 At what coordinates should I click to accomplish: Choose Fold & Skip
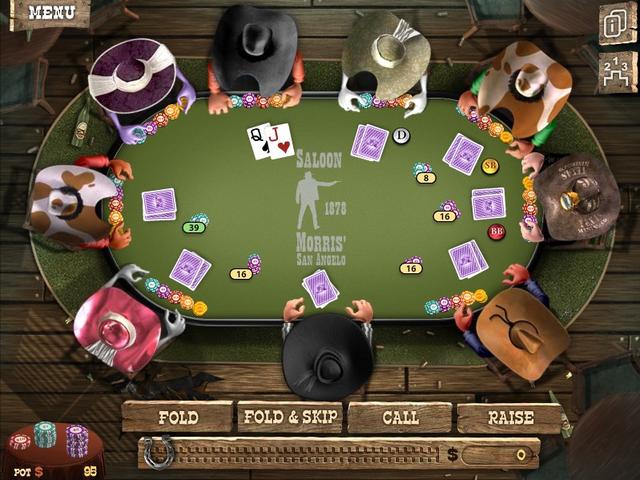click(289, 417)
